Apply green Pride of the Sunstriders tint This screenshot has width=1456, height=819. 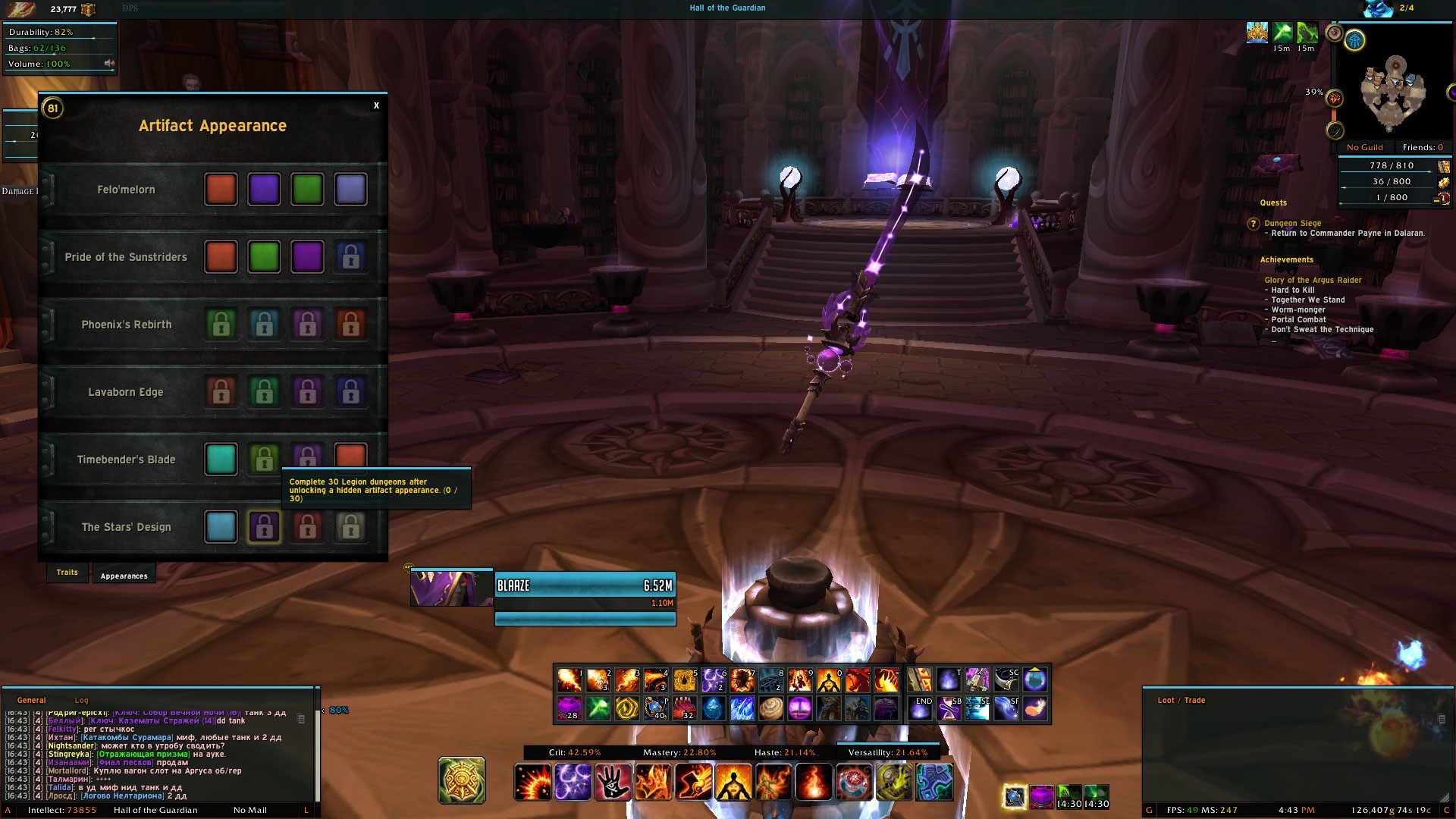pyautogui.click(x=264, y=257)
